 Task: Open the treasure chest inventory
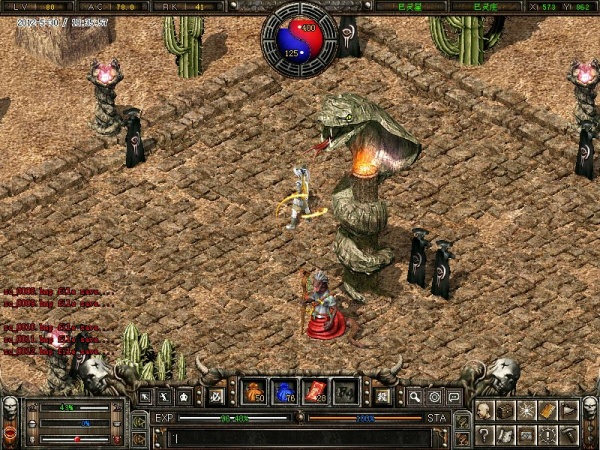pos(506,410)
